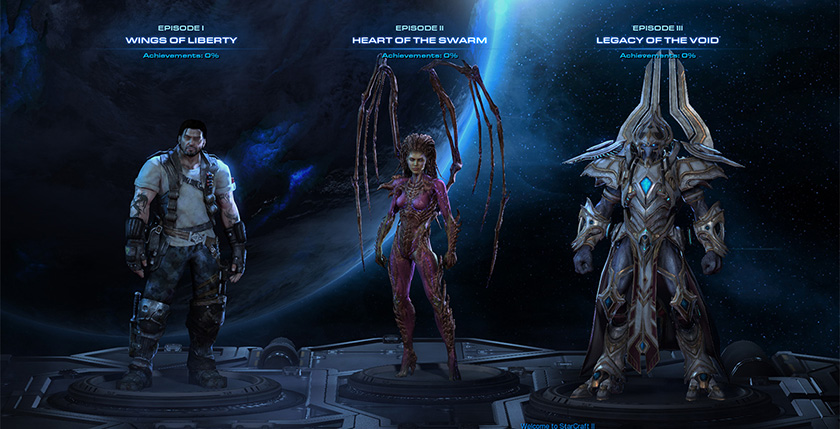Open the Legacy of the Void campaign title
This screenshot has height=429, width=840.
(x=658, y=40)
